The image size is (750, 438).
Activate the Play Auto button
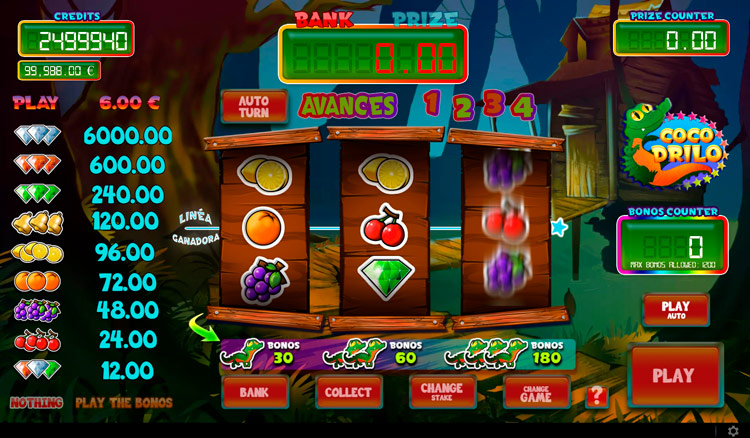[676, 310]
